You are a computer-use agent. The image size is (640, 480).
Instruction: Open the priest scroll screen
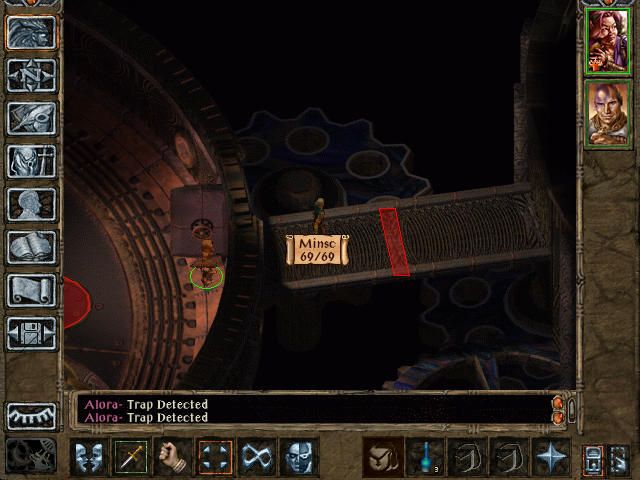(x=31, y=290)
